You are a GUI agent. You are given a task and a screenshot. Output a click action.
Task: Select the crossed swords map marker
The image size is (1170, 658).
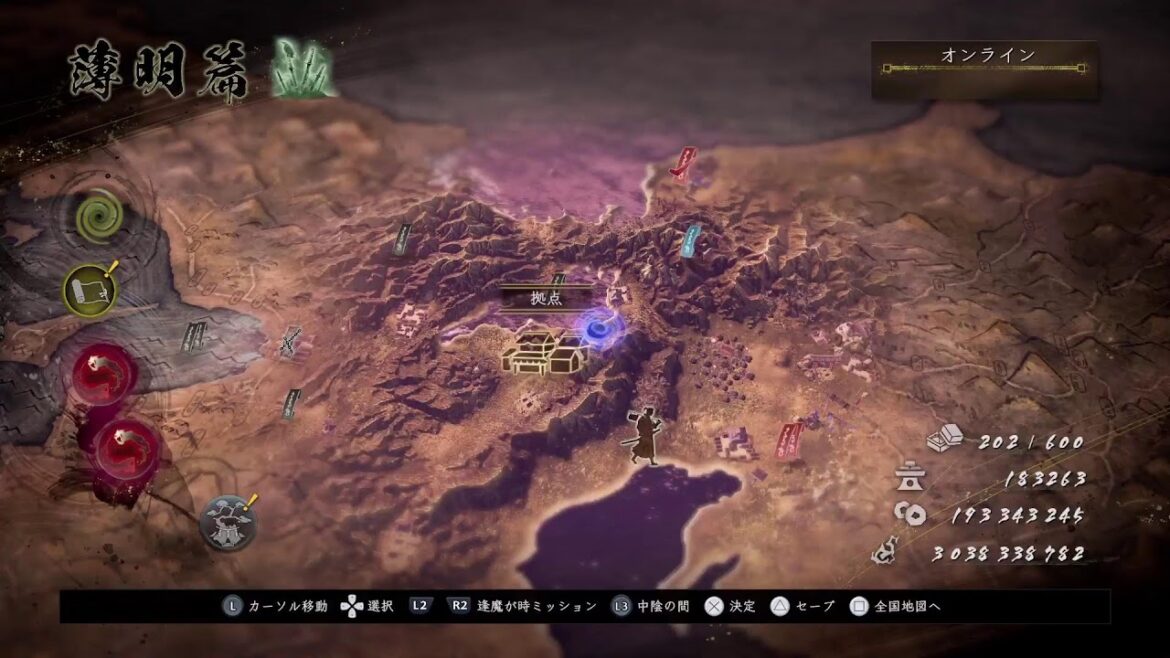click(x=291, y=343)
